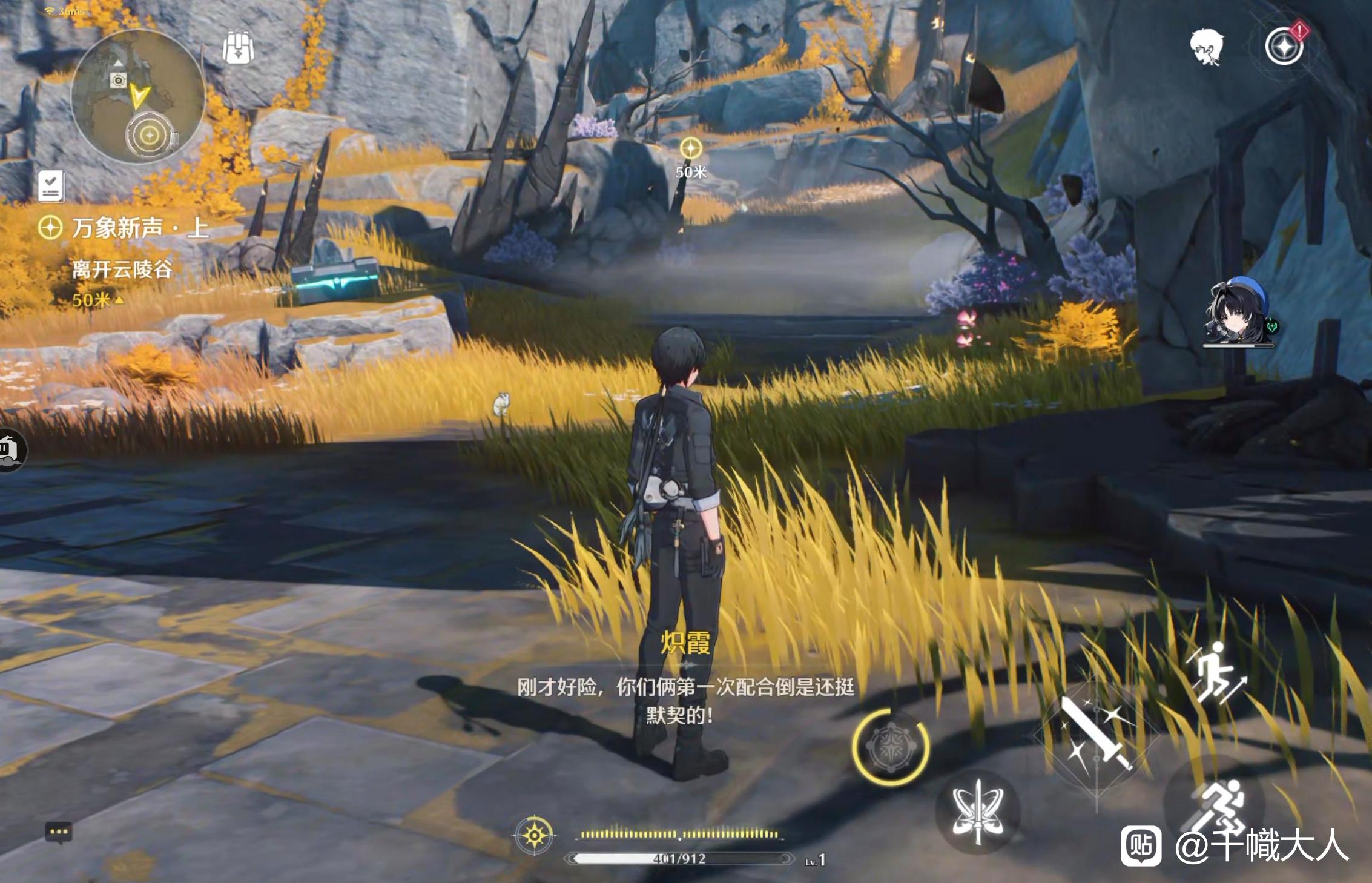Open the chat speech bubble icon
1372x883 pixels.
(59, 832)
